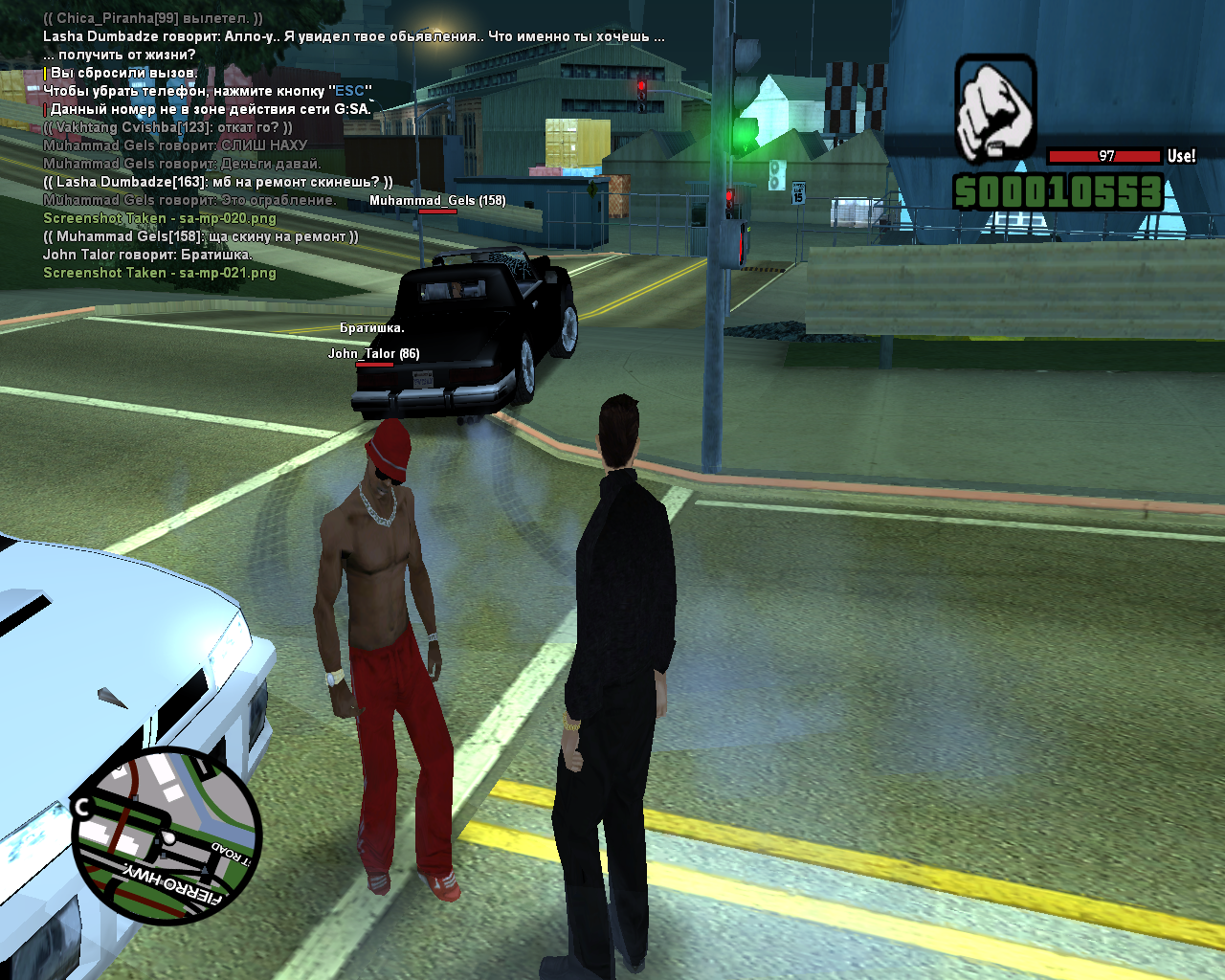Select the Muhammad_Gels player name tag

point(437,201)
